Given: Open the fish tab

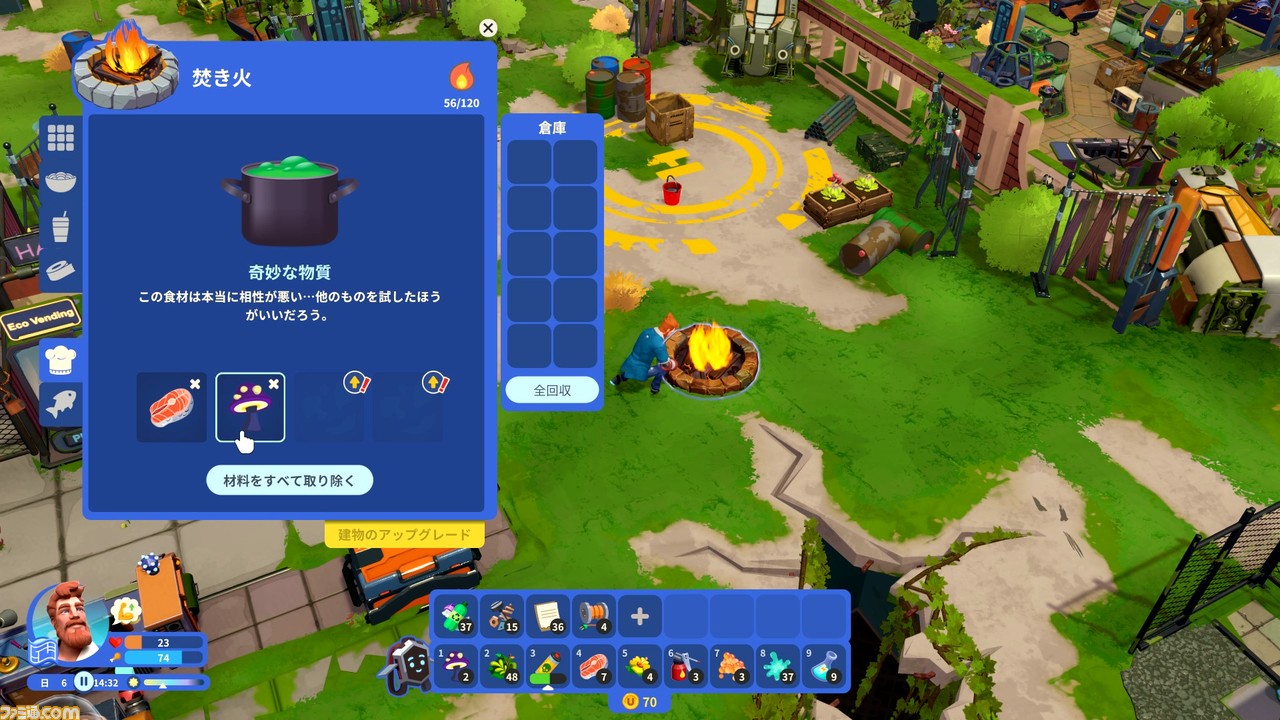Looking at the screenshot, I should coord(61,404).
